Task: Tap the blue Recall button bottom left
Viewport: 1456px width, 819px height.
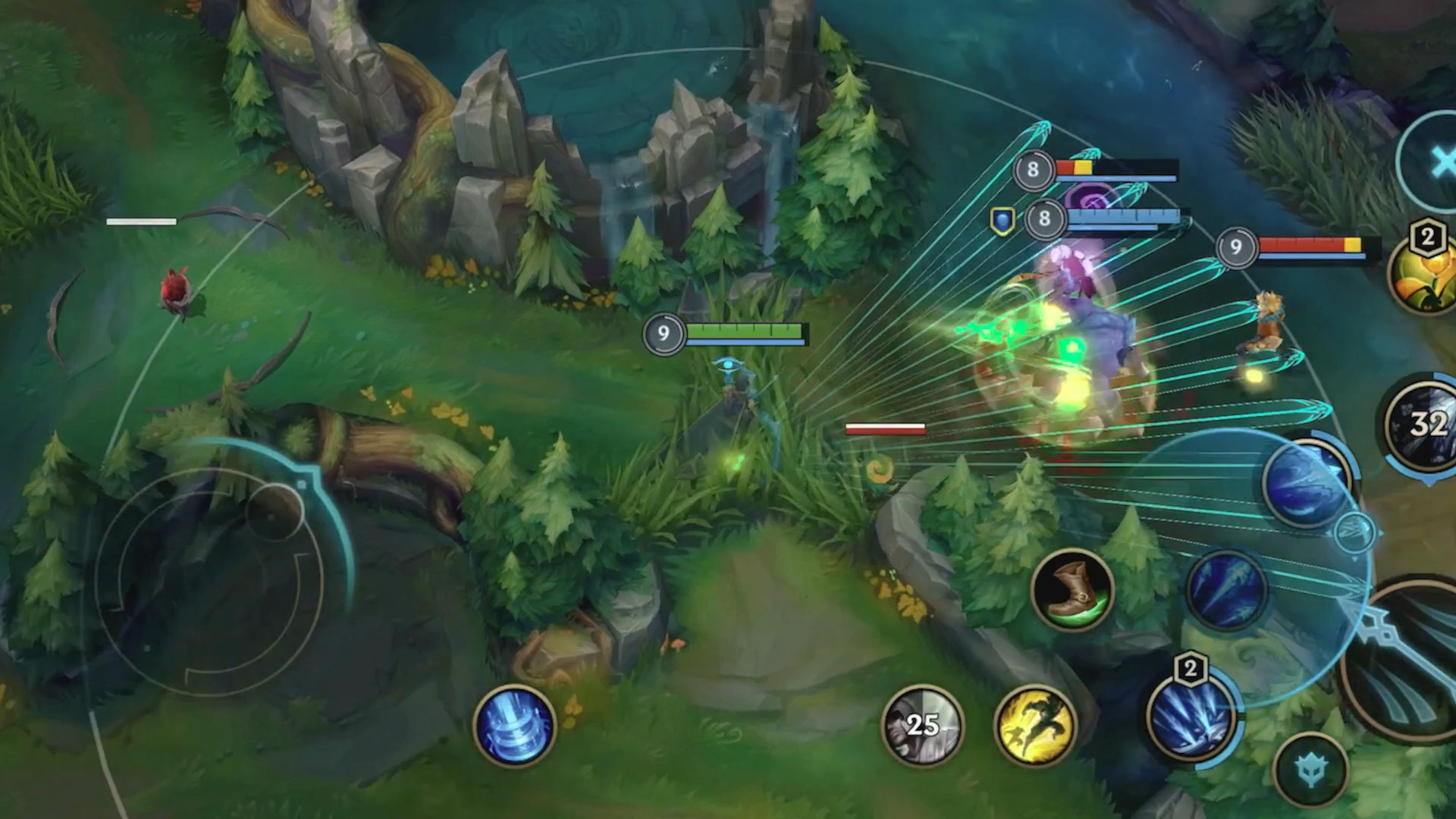Action: (515, 726)
